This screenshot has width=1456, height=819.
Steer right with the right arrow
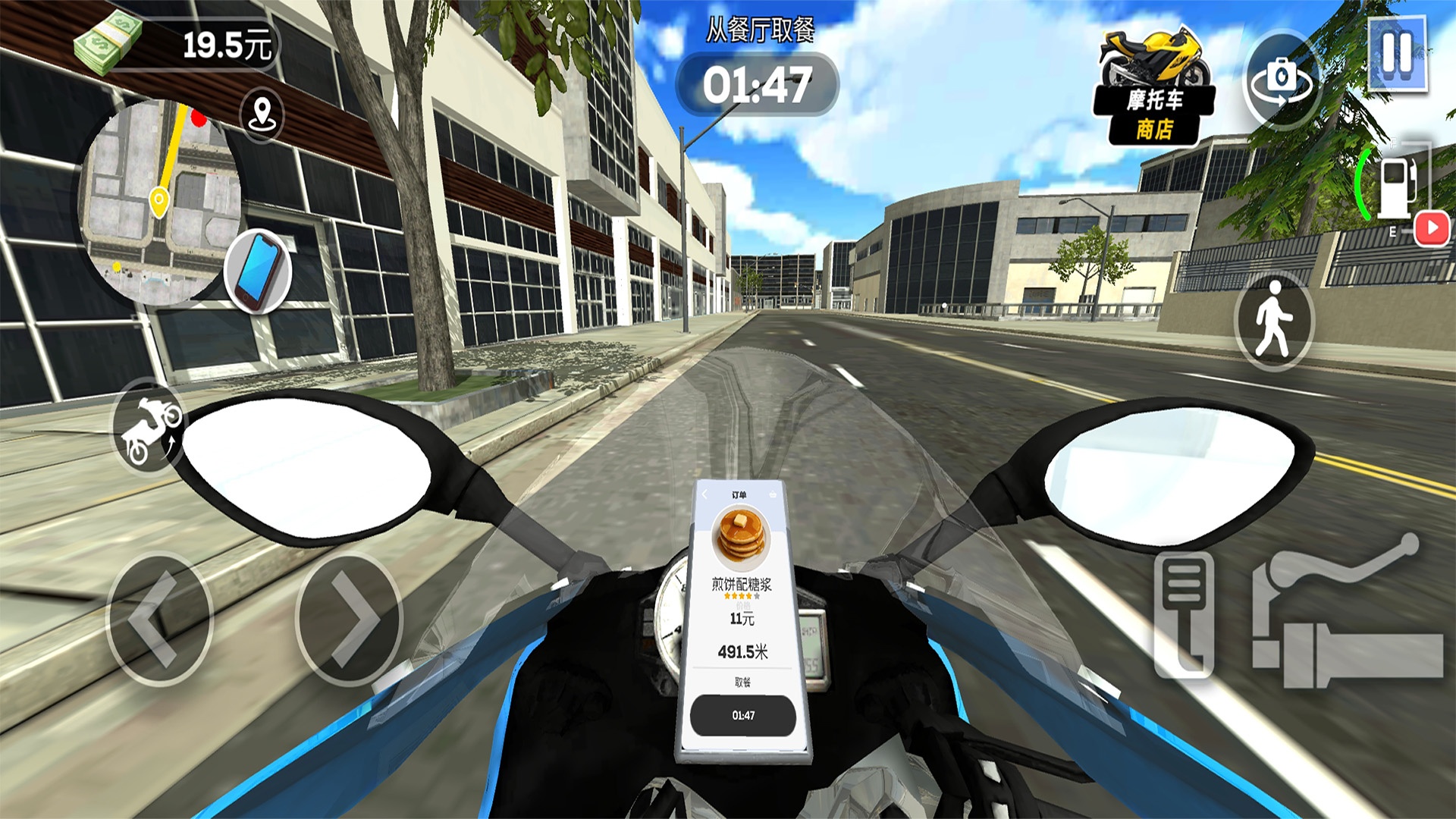tap(350, 620)
